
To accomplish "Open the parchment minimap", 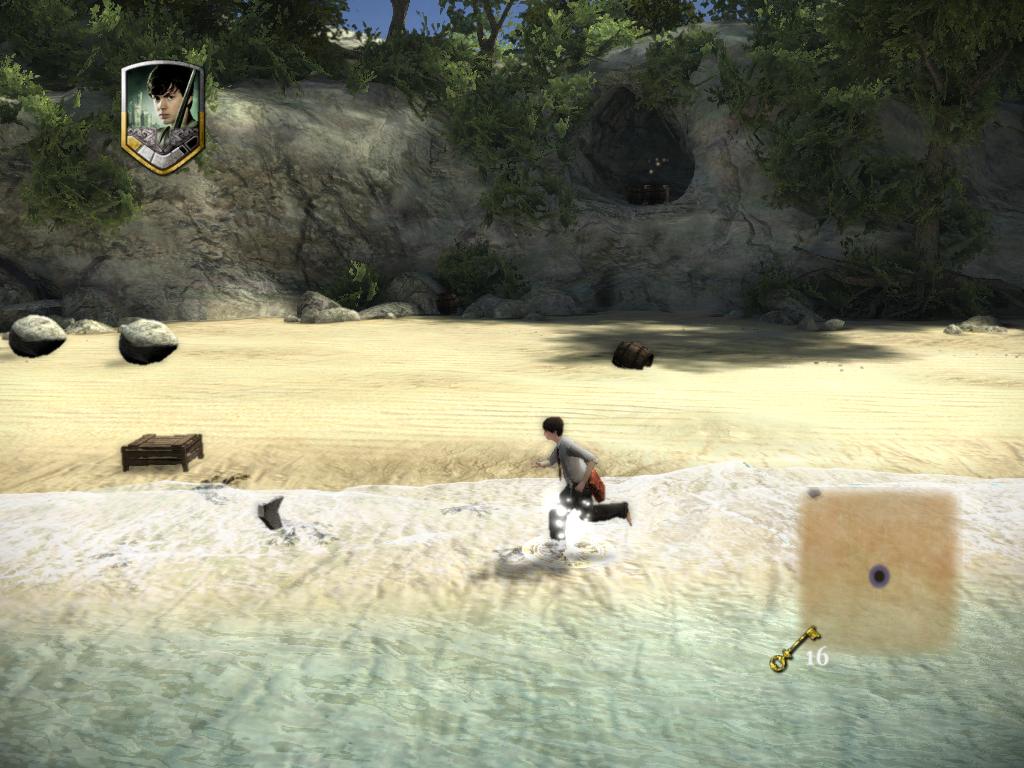I will coord(878,569).
